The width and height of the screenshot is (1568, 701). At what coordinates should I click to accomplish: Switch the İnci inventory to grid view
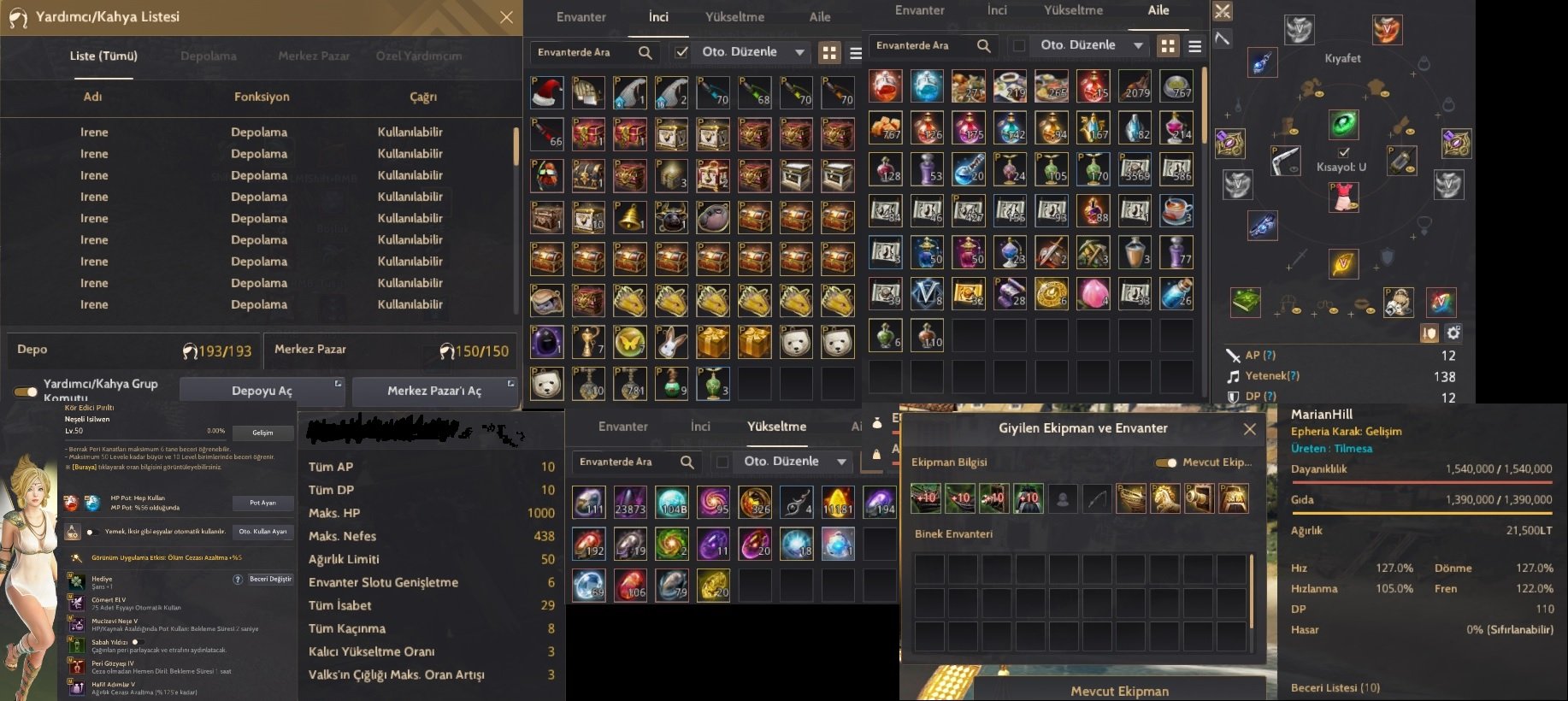[x=828, y=51]
